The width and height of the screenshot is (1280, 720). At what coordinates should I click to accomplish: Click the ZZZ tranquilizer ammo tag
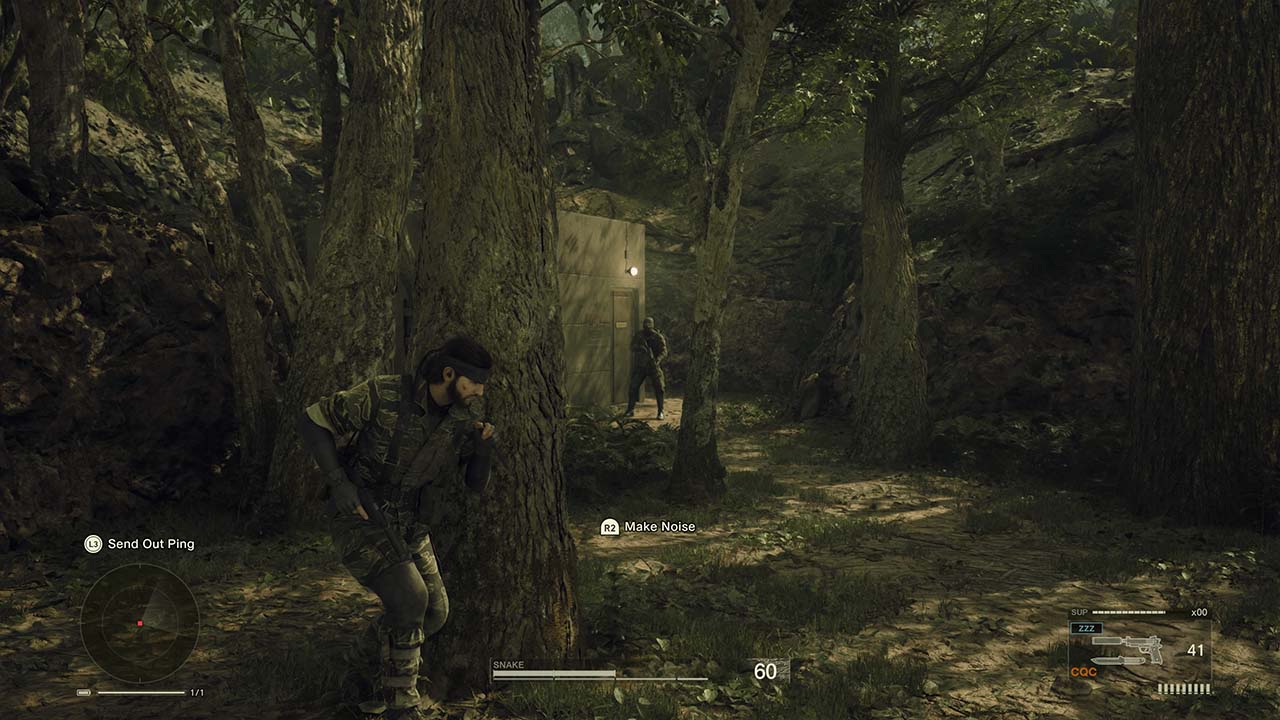pos(1085,628)
